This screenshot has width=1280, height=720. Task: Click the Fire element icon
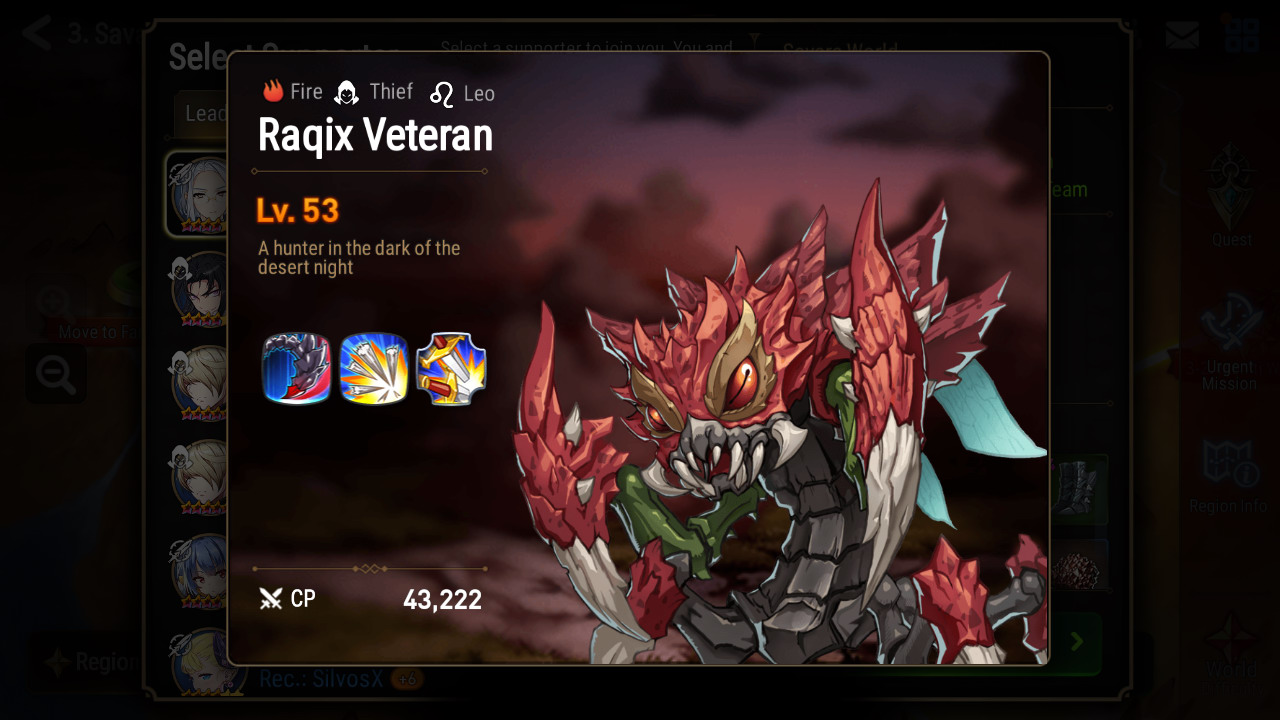pyautogui.click(x=274, y=92)
